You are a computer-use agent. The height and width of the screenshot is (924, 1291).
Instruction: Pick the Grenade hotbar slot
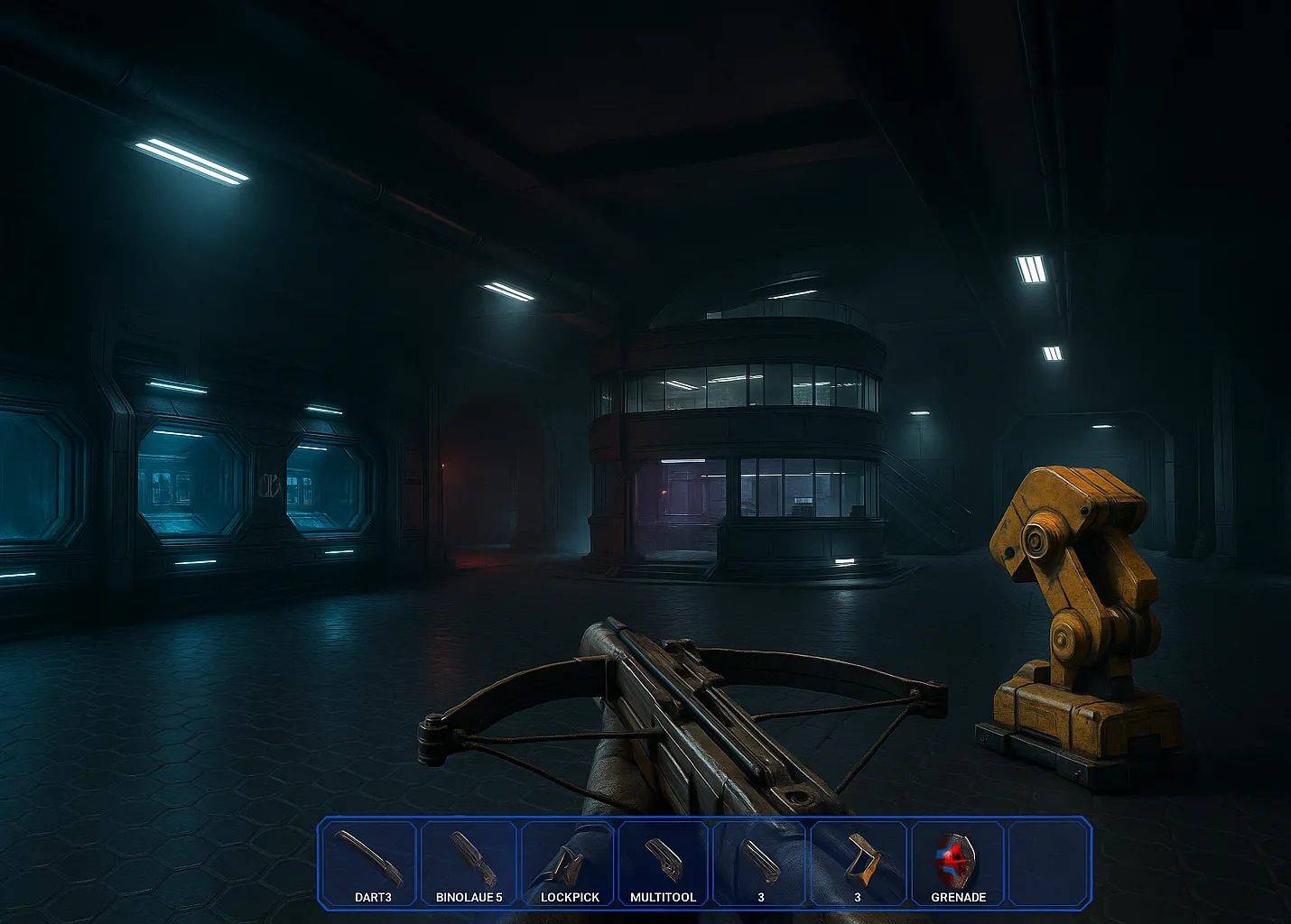958,864
